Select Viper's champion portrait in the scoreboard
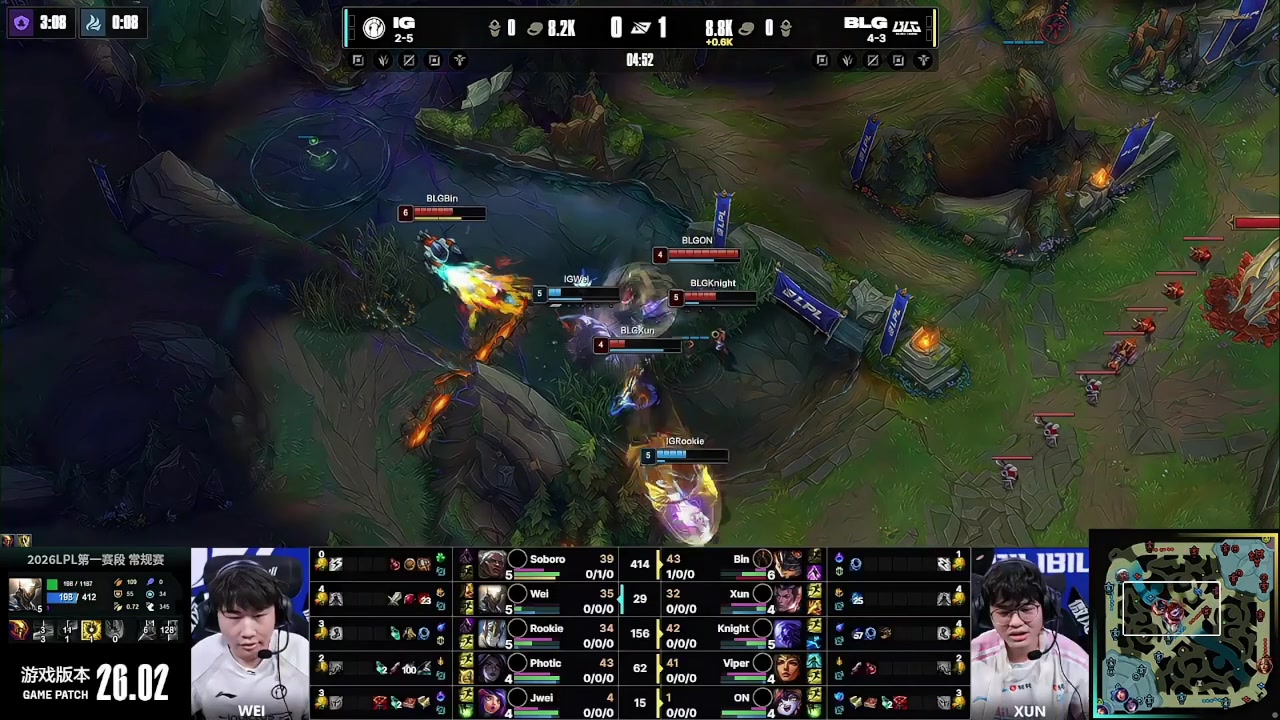The width and height of the screenshot is (1280, 720). (788, 667)
